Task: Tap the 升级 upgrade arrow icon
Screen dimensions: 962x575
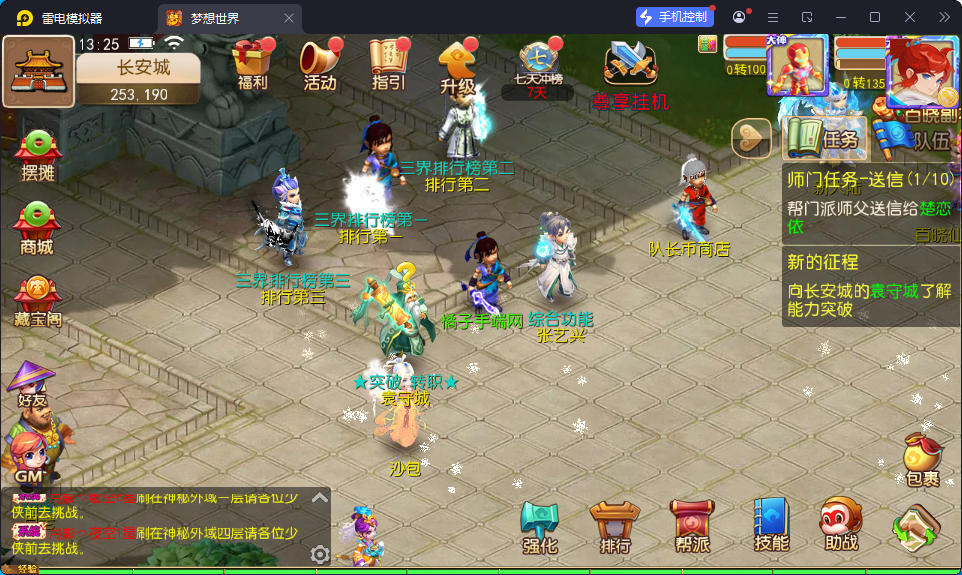Action: [x=457, y=66]
